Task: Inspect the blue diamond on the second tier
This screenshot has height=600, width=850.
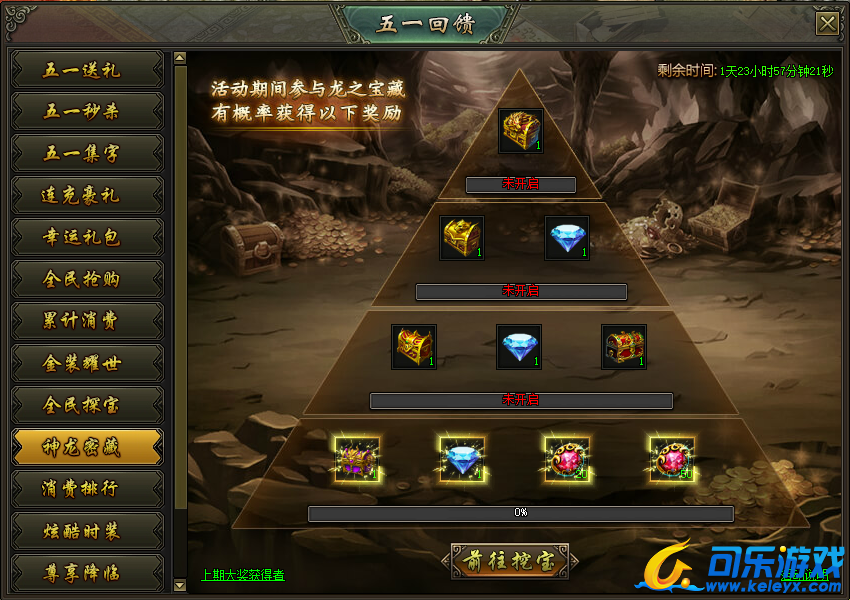Action: [x=568, y=238]
